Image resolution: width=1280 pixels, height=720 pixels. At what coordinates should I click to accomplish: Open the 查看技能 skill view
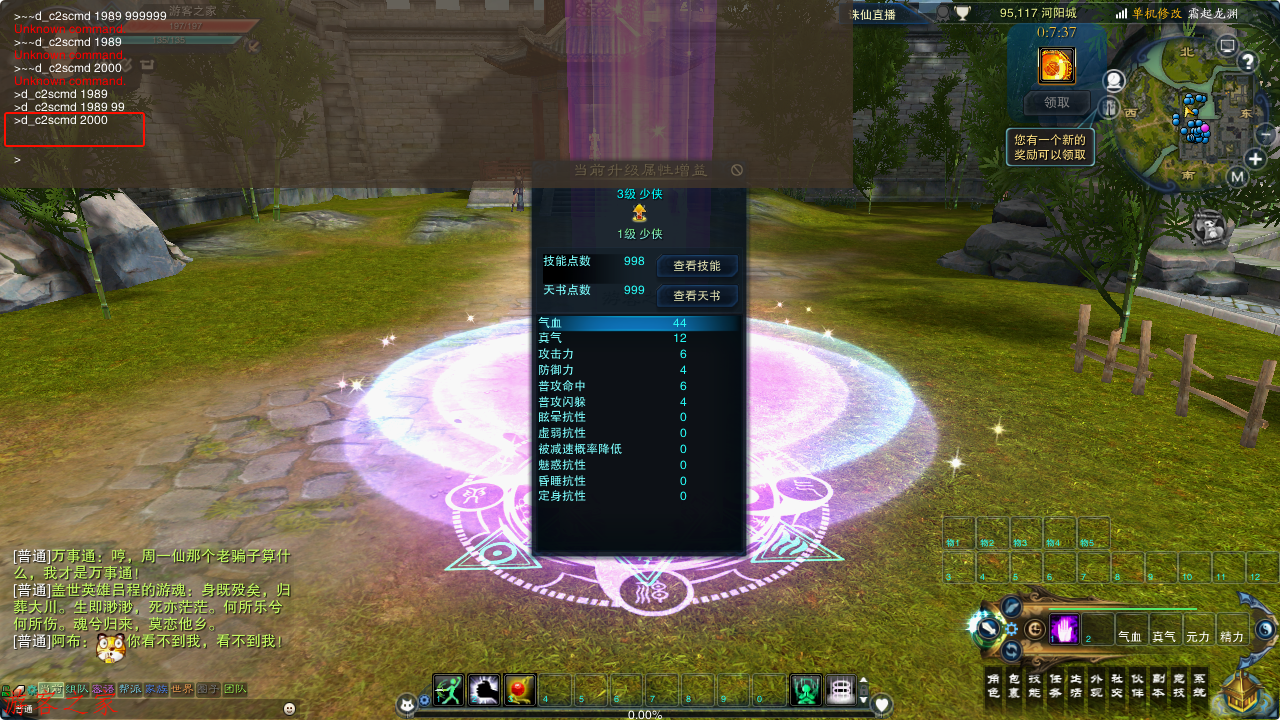[696, 266]
